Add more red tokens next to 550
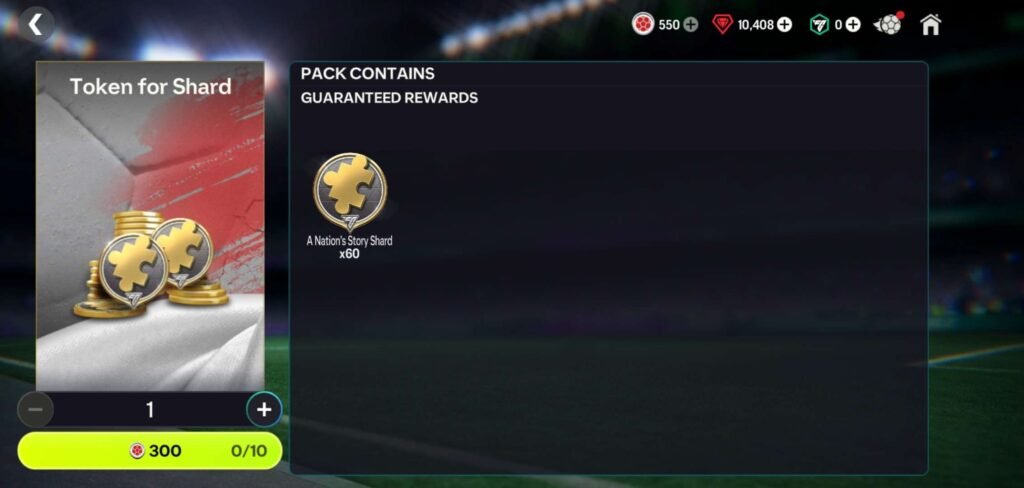The image size is (1024, 488). [x=691, y=25]
